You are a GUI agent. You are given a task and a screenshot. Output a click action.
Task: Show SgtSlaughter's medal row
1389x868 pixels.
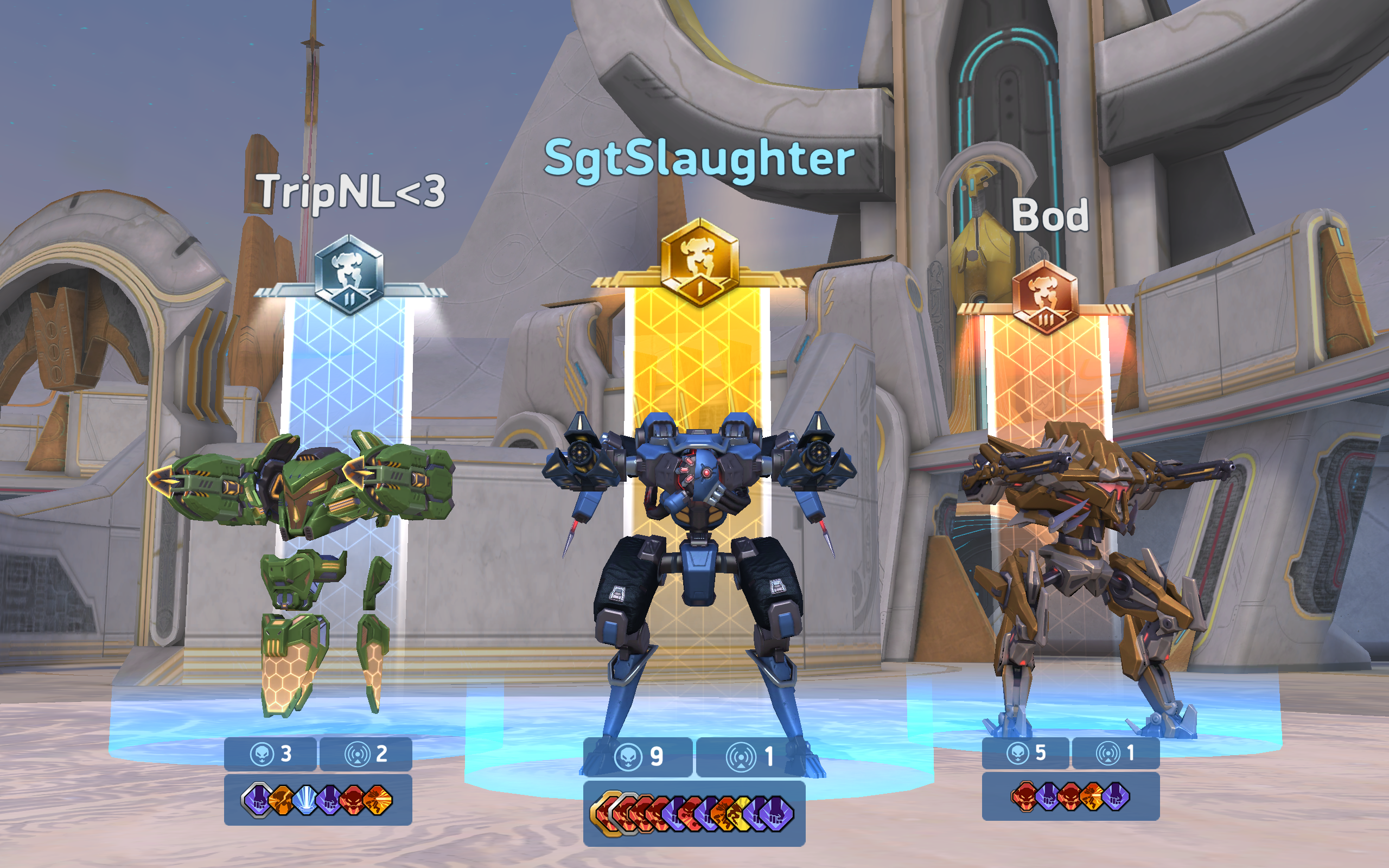click(694, 813)
